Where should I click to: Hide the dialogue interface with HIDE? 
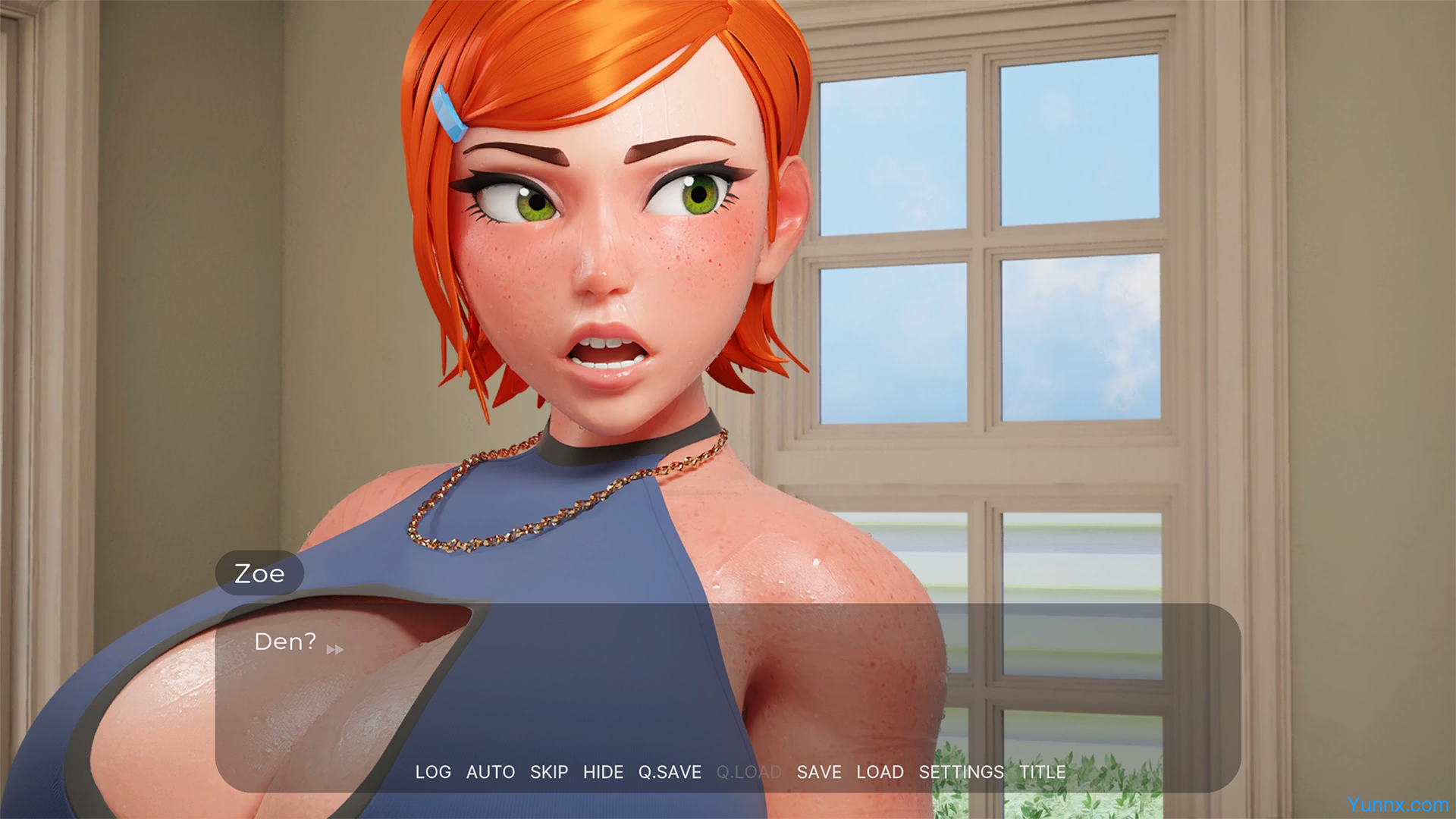pyautogui.click(x=603, y=772)
